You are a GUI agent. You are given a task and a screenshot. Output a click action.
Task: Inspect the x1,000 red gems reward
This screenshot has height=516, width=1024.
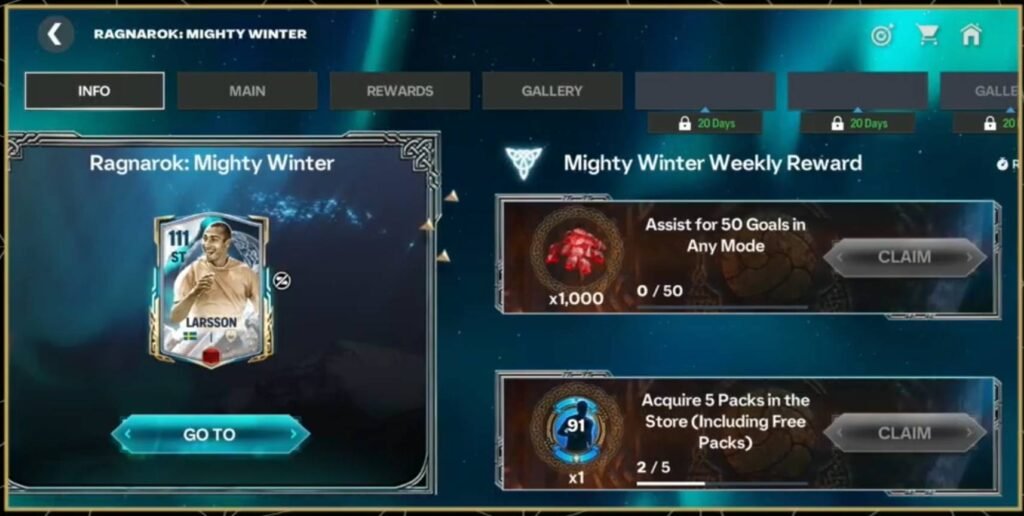[x=576, y=252]
